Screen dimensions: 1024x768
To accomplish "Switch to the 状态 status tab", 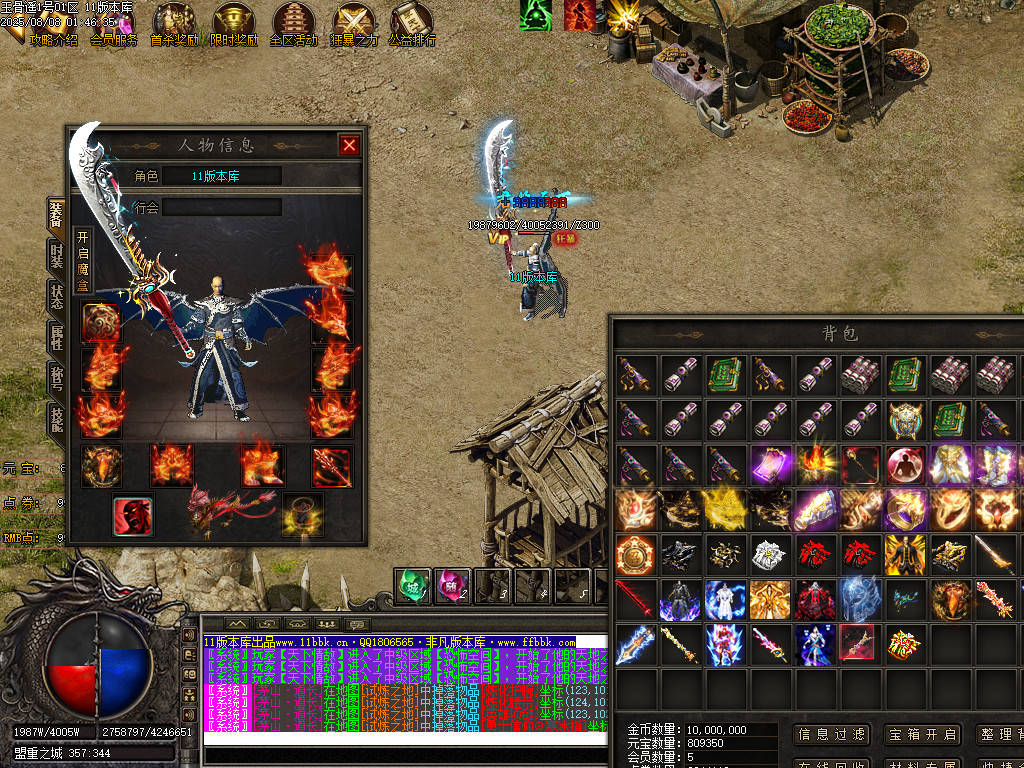I will click(57, 295).
